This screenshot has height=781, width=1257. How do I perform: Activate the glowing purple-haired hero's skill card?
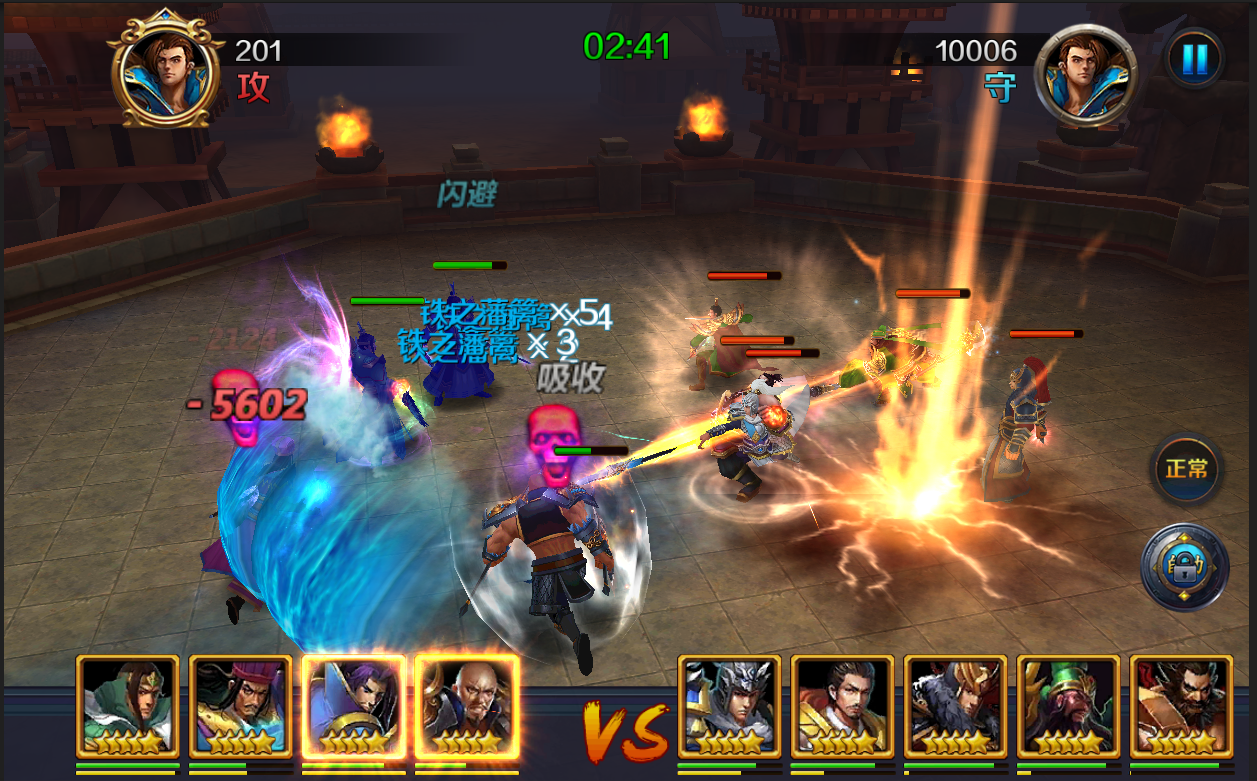(353, 706)
